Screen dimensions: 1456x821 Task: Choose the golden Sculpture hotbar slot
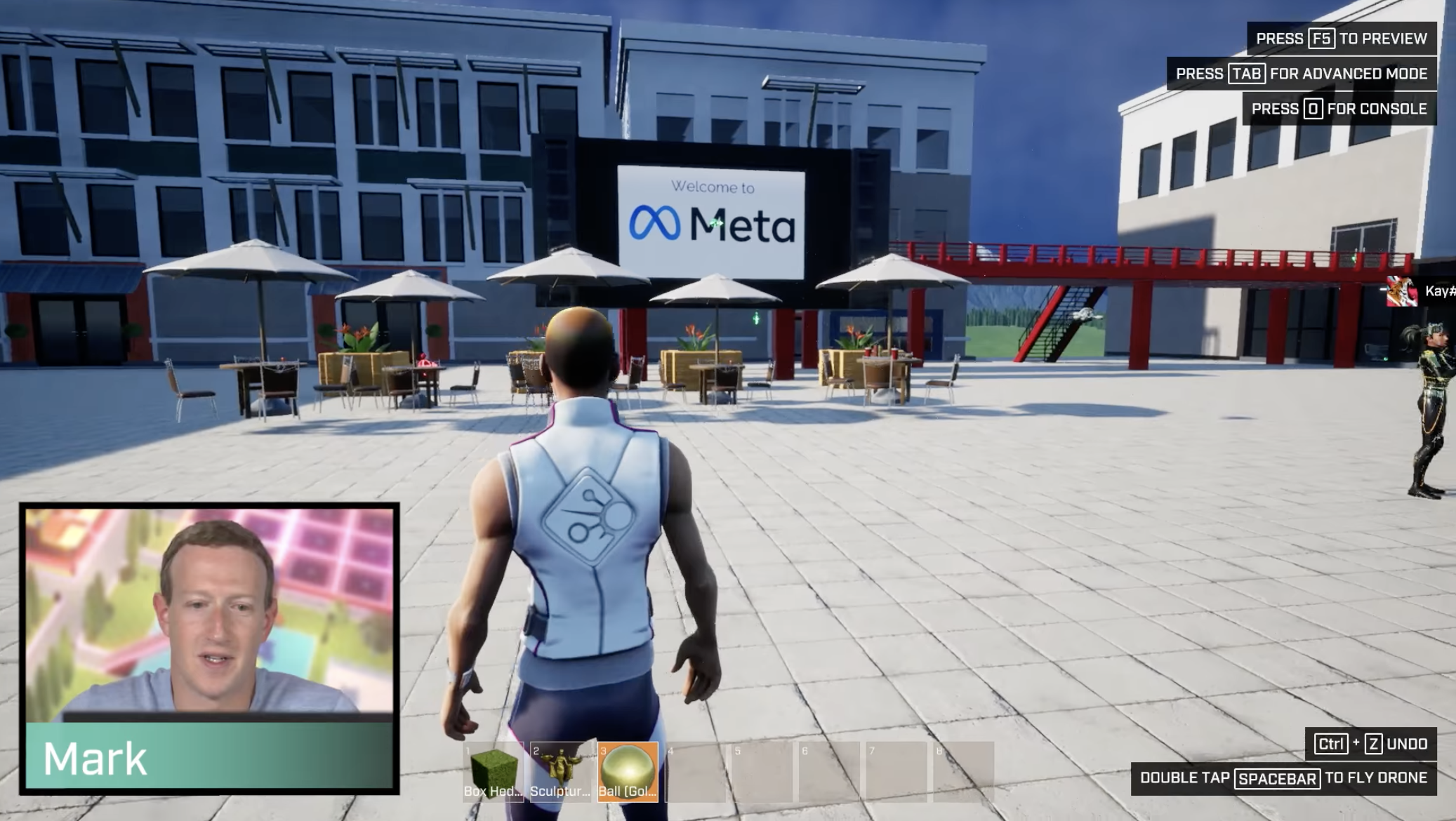[560, 771]
